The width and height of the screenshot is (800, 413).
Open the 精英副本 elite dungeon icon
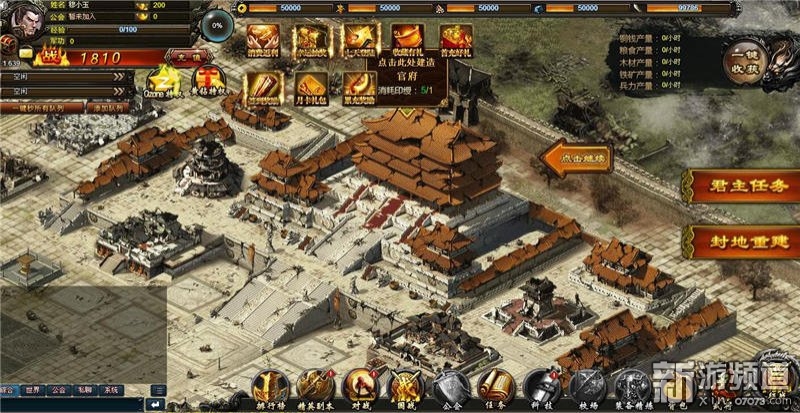tap(315, 386)
